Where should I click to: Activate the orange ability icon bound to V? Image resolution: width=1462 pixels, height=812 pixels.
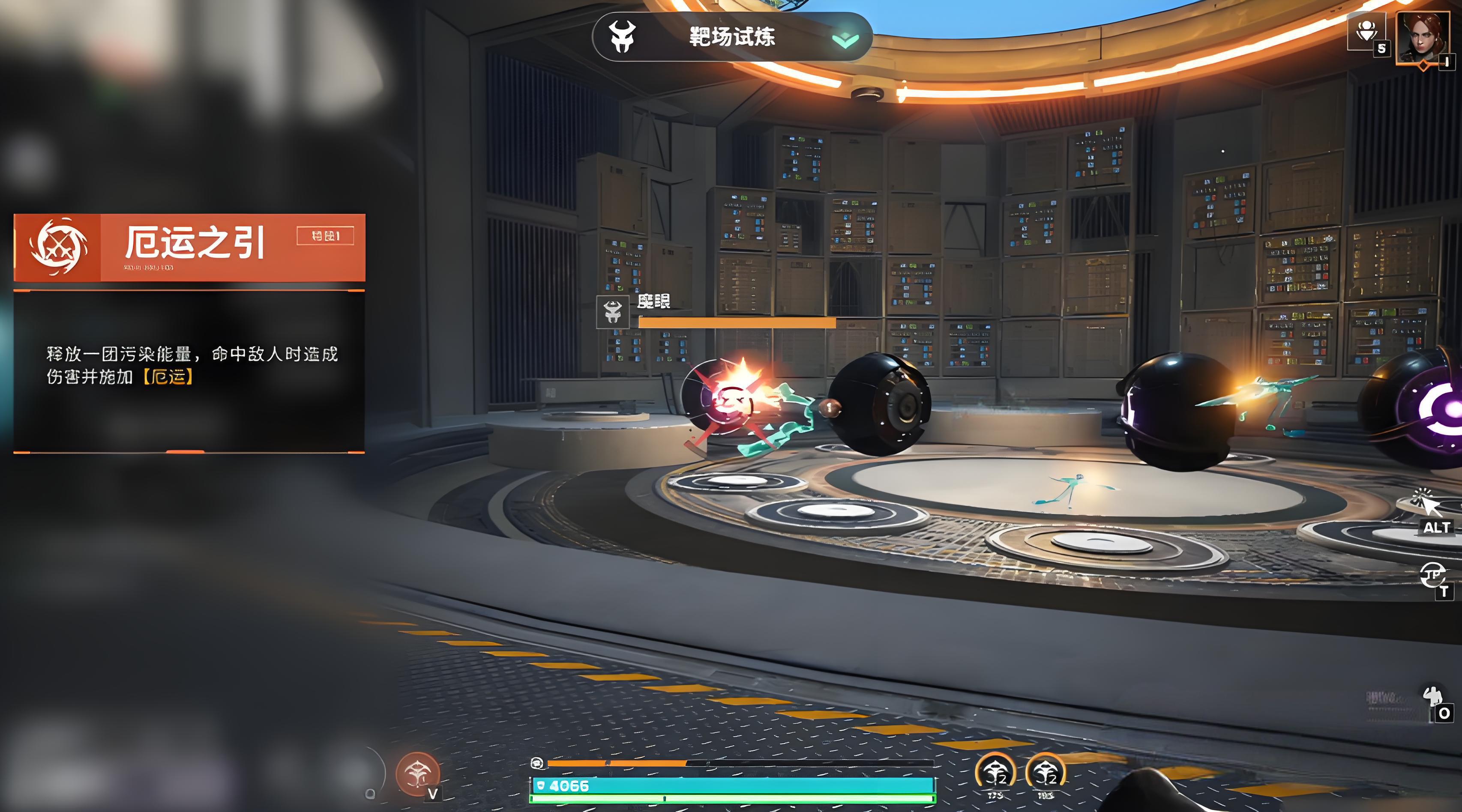pyautogui.click(x=418, y=773)
